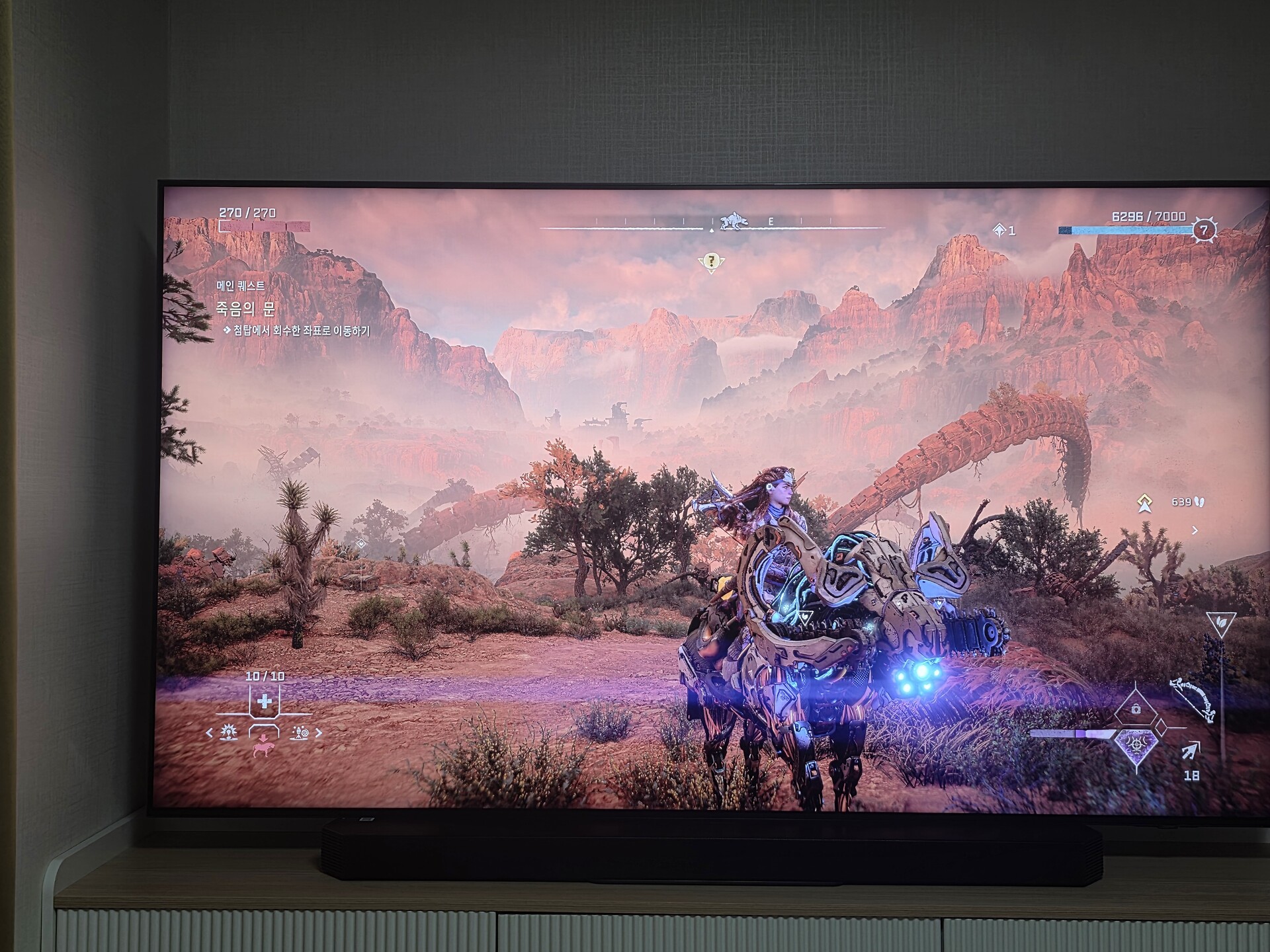Open the level 7 badge
Image resolution: width=1270 pixels, height=952 pixels.
pos(1204,230)
